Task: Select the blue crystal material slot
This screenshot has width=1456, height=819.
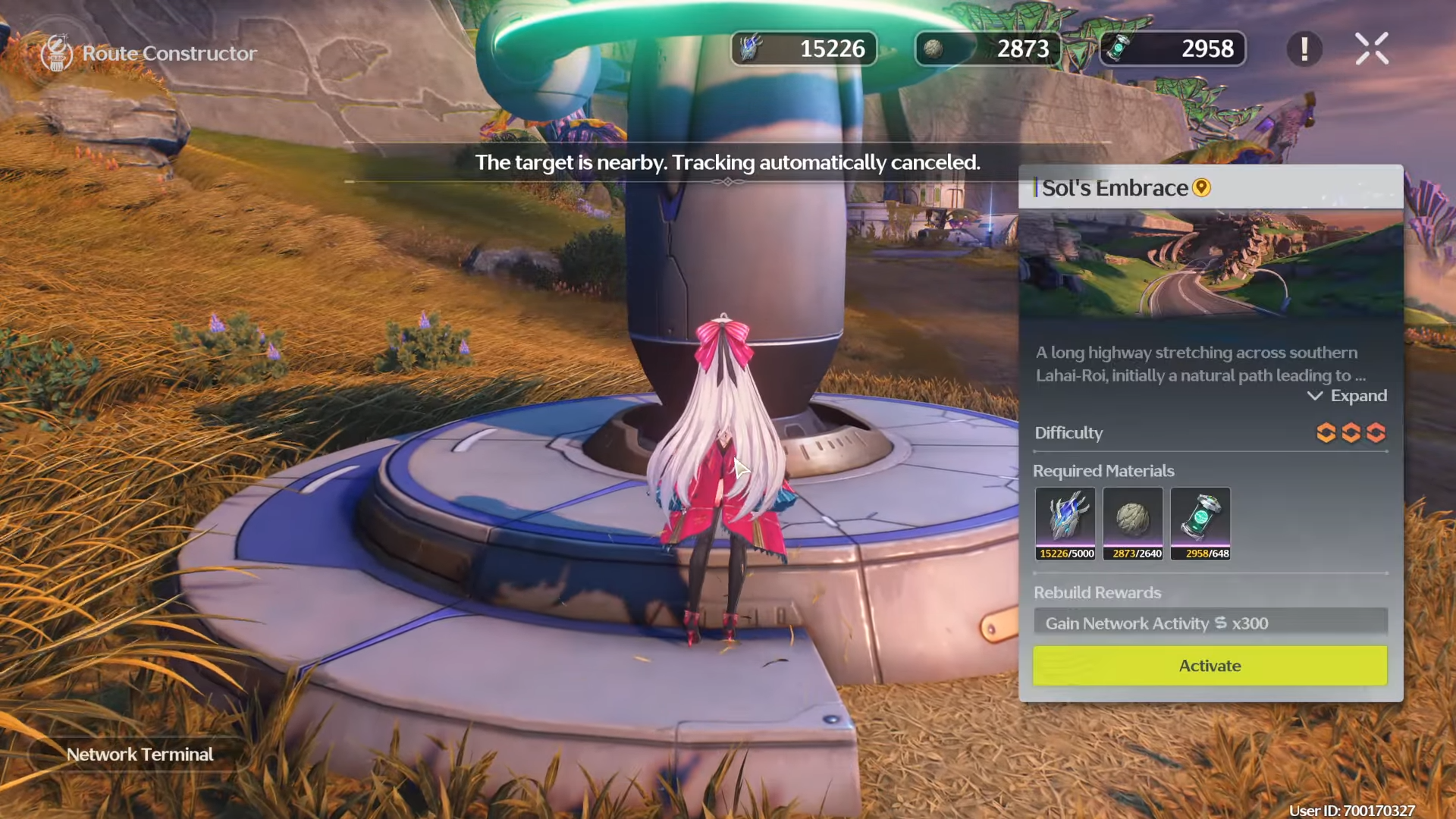Action: [x=1065, y=524]
